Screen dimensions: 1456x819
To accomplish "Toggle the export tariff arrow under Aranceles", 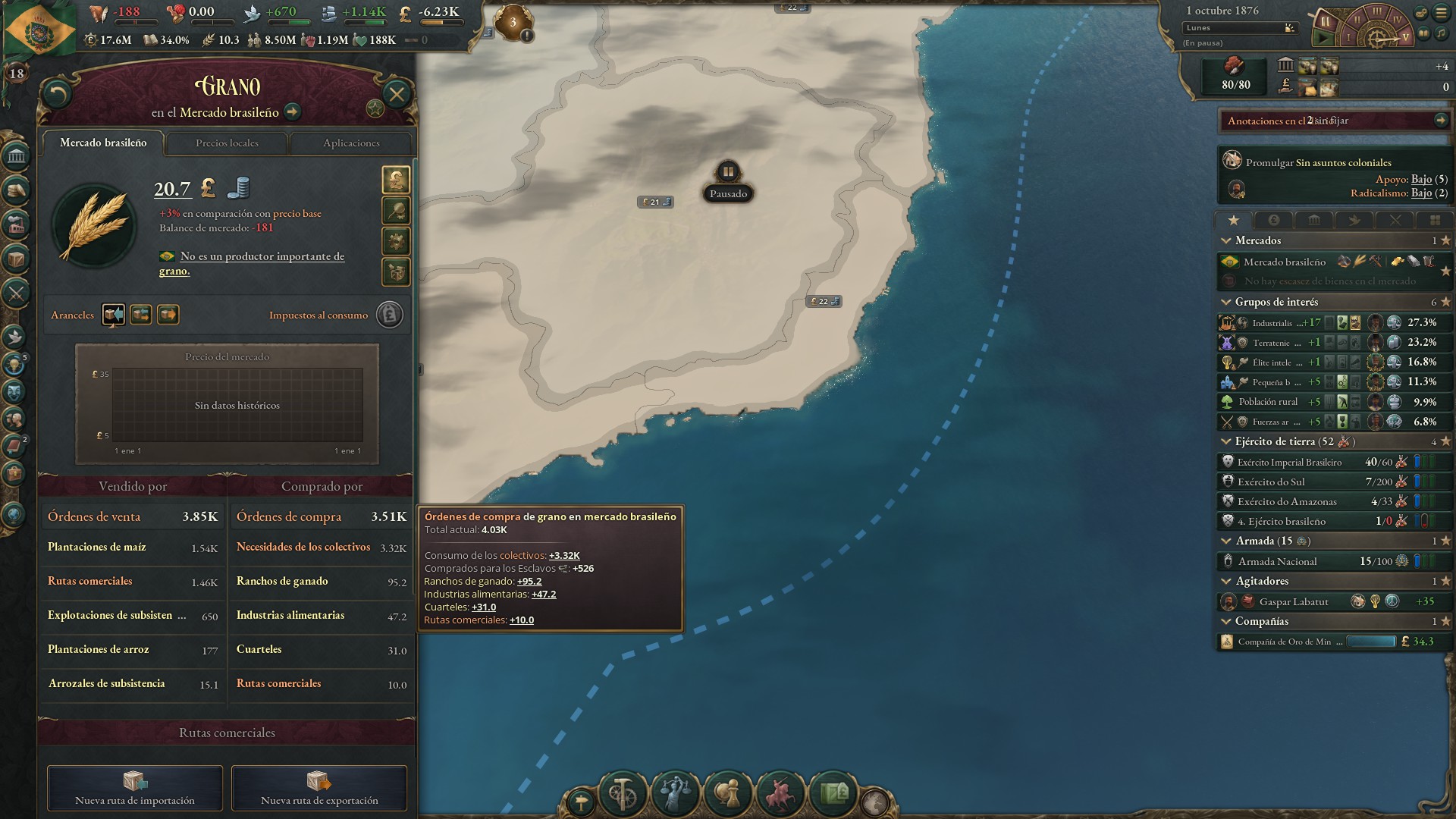I will (168, 315).
